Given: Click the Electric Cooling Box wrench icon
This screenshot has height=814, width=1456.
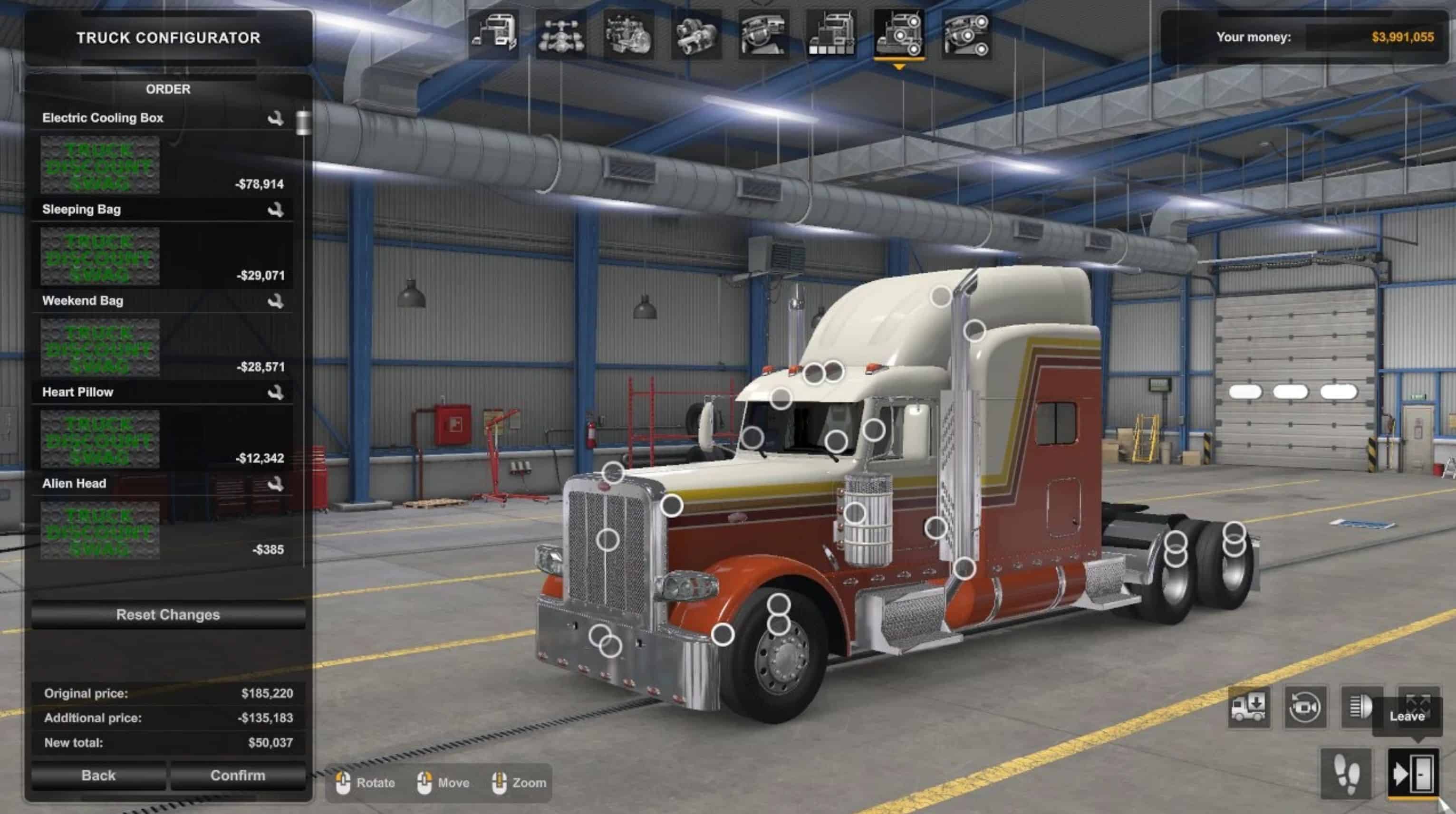Looking at the screenshot, I should point(275,118).
